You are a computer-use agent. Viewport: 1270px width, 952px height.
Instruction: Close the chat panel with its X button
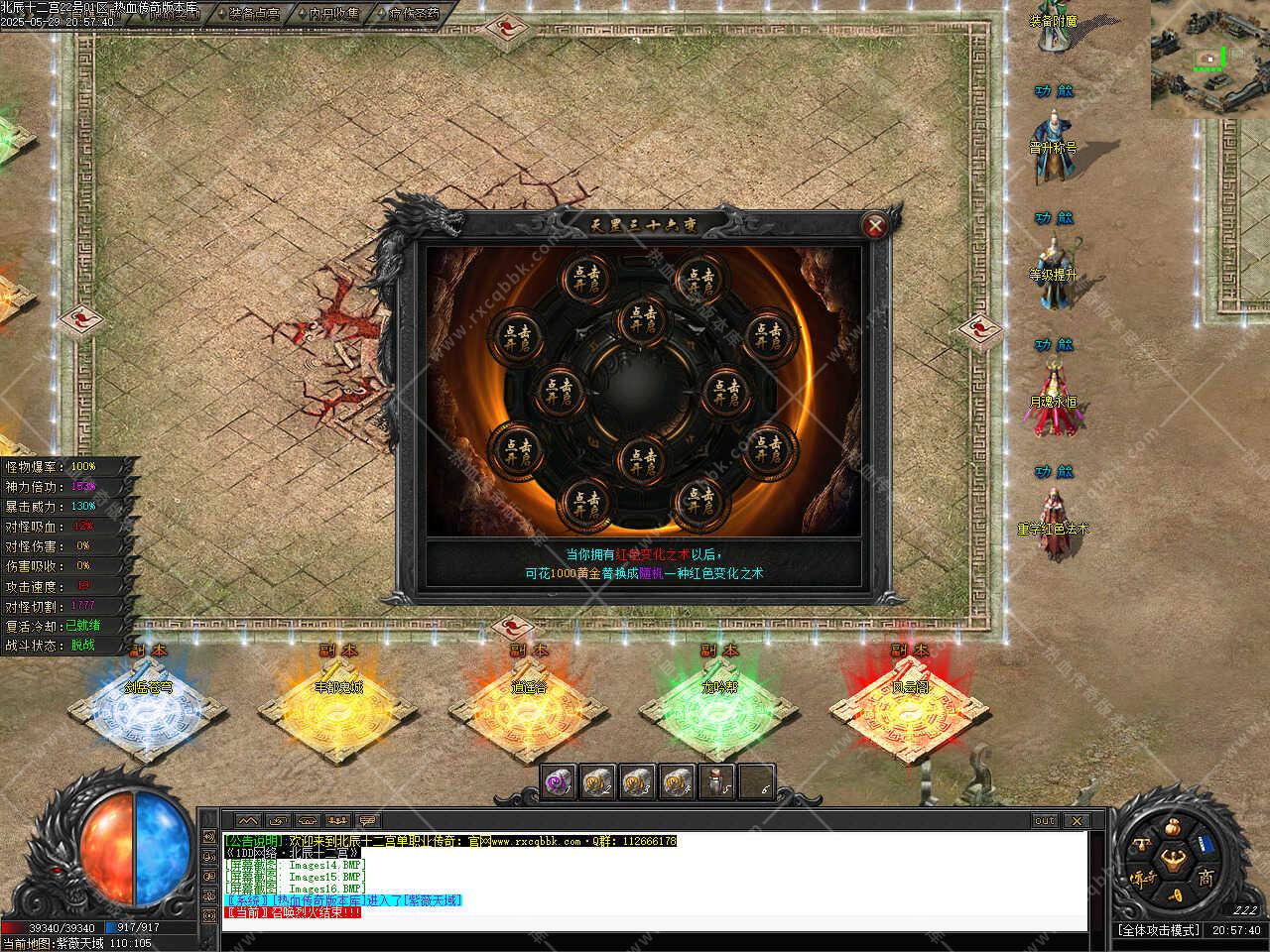coord(1076,820)
